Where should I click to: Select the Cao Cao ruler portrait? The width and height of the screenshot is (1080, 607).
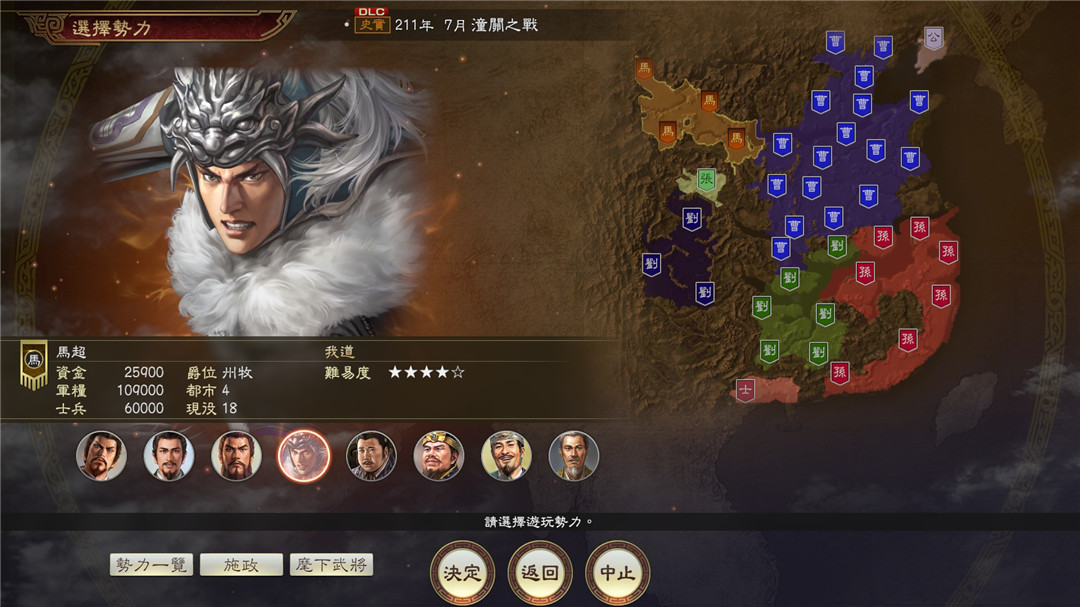(x=102, y=456)
